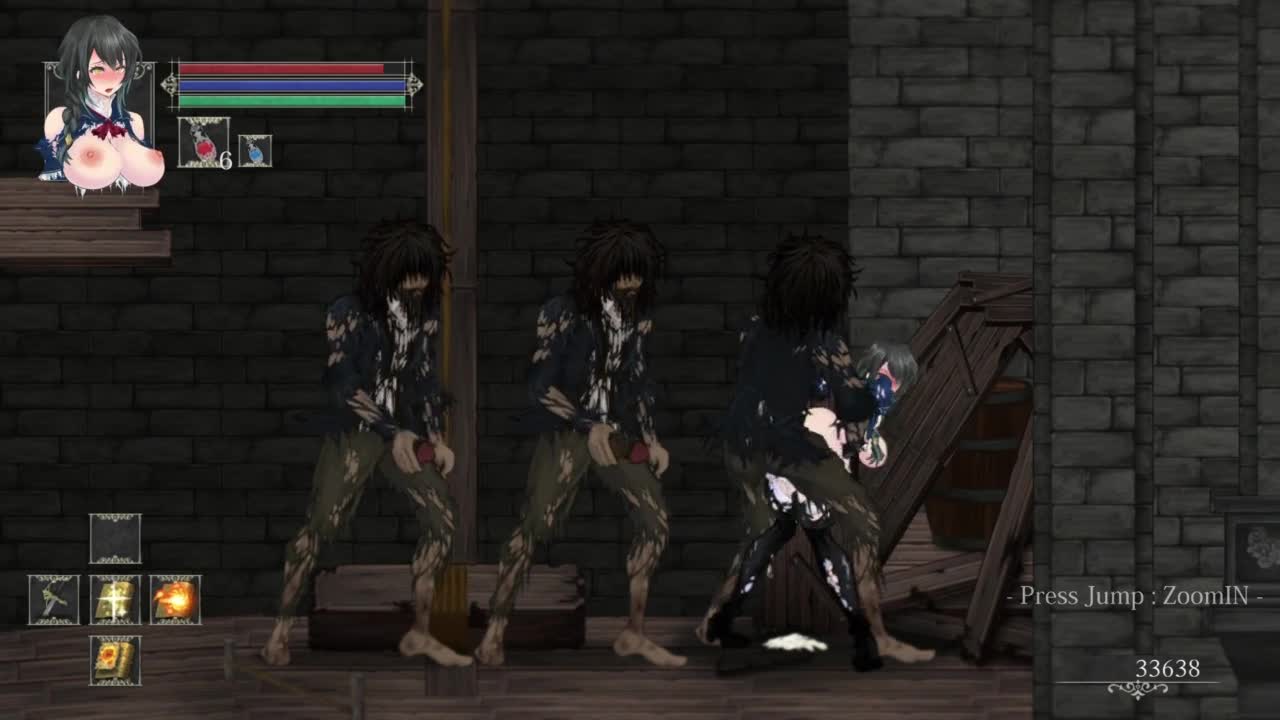The height and width of the screenshot is (720, 1280).
Task: Cast the fireball spell icon
Action: 176,600
